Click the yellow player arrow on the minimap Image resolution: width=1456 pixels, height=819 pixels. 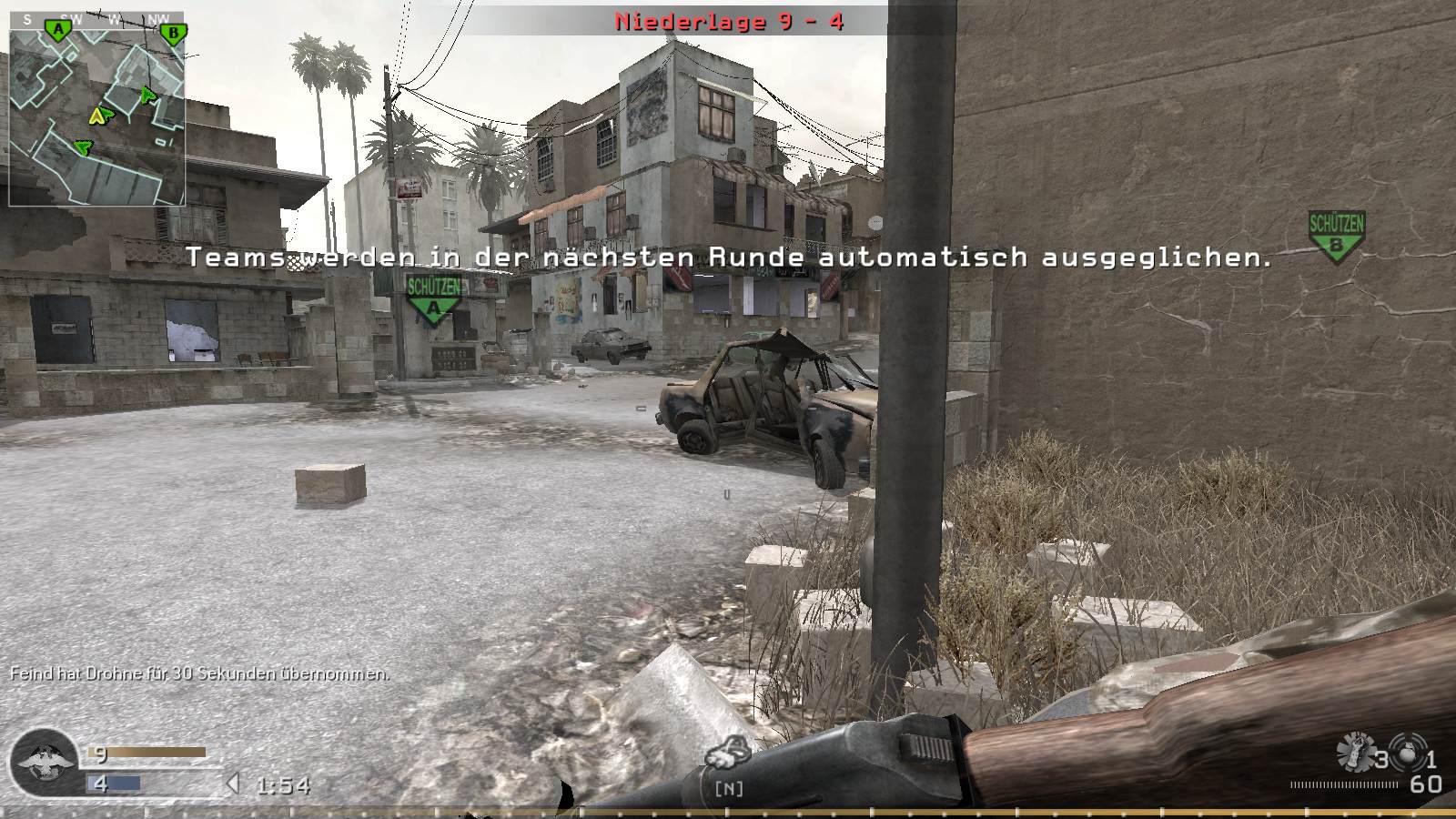pos(98,116)
